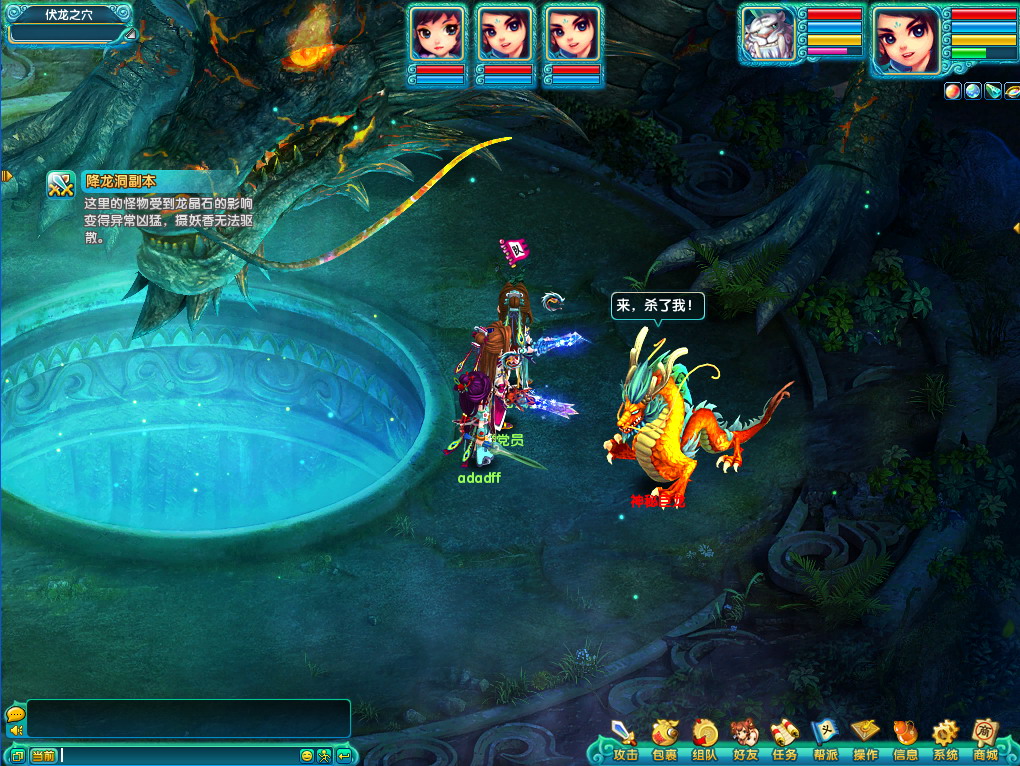Click the chat text input field
1020x766 pixels.
180,755
